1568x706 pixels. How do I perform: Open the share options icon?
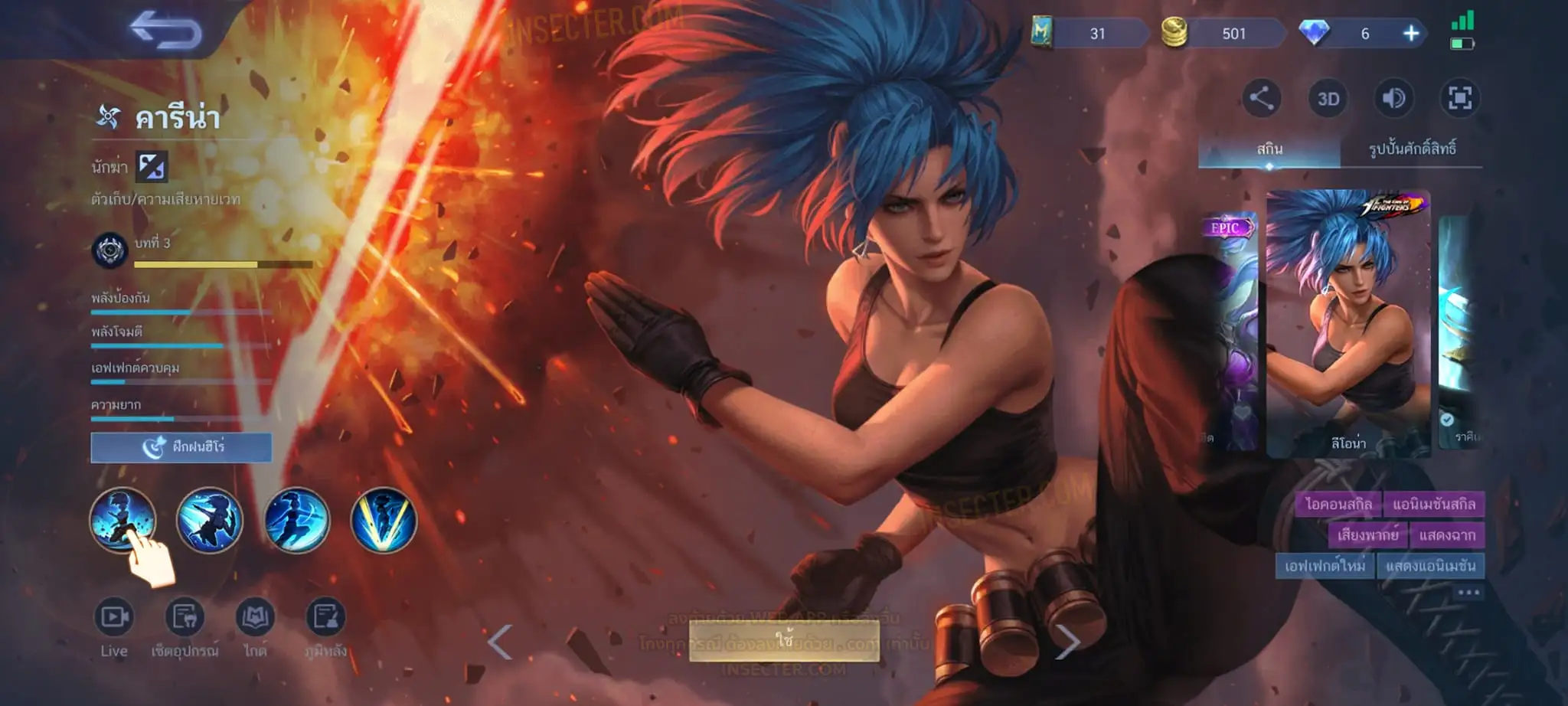click(1261, 98)
